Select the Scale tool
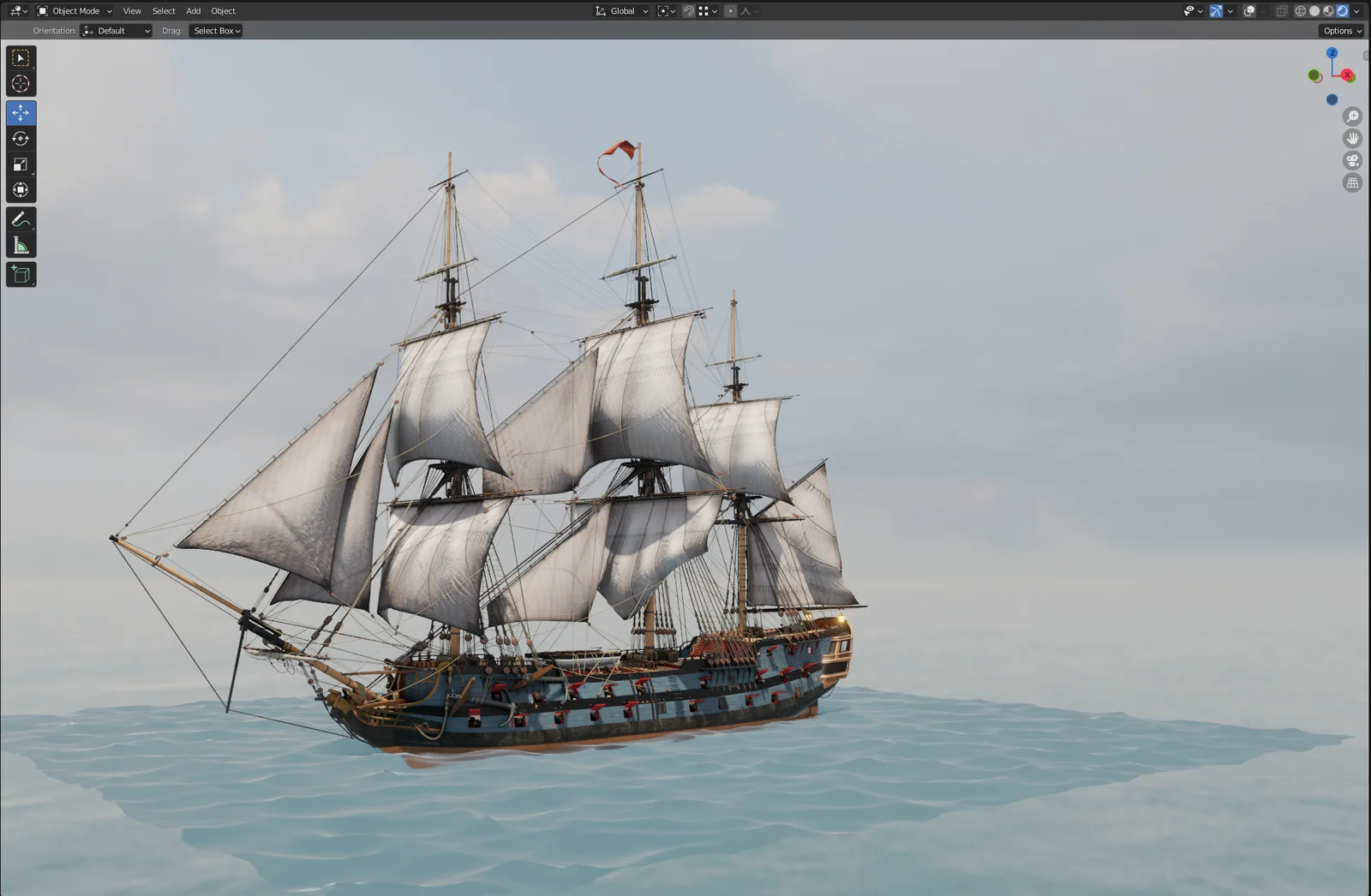The width and height of the screenshot is (1371, 896). (x=21, y=164)
